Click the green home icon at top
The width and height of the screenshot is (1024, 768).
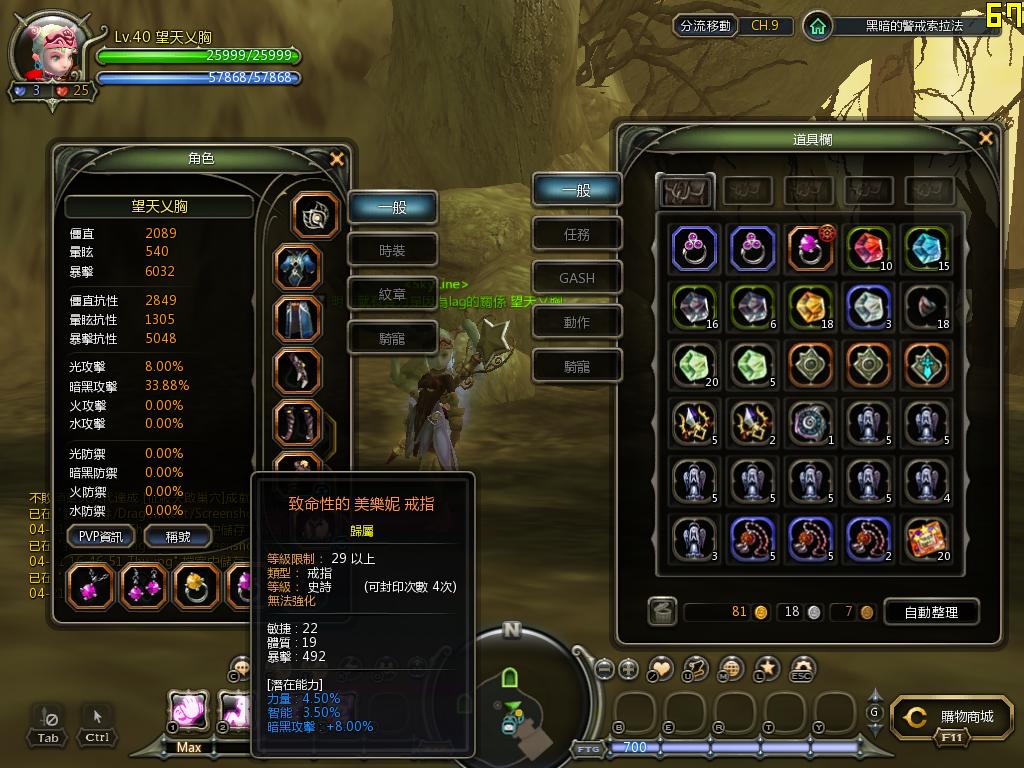click(818, 27)
